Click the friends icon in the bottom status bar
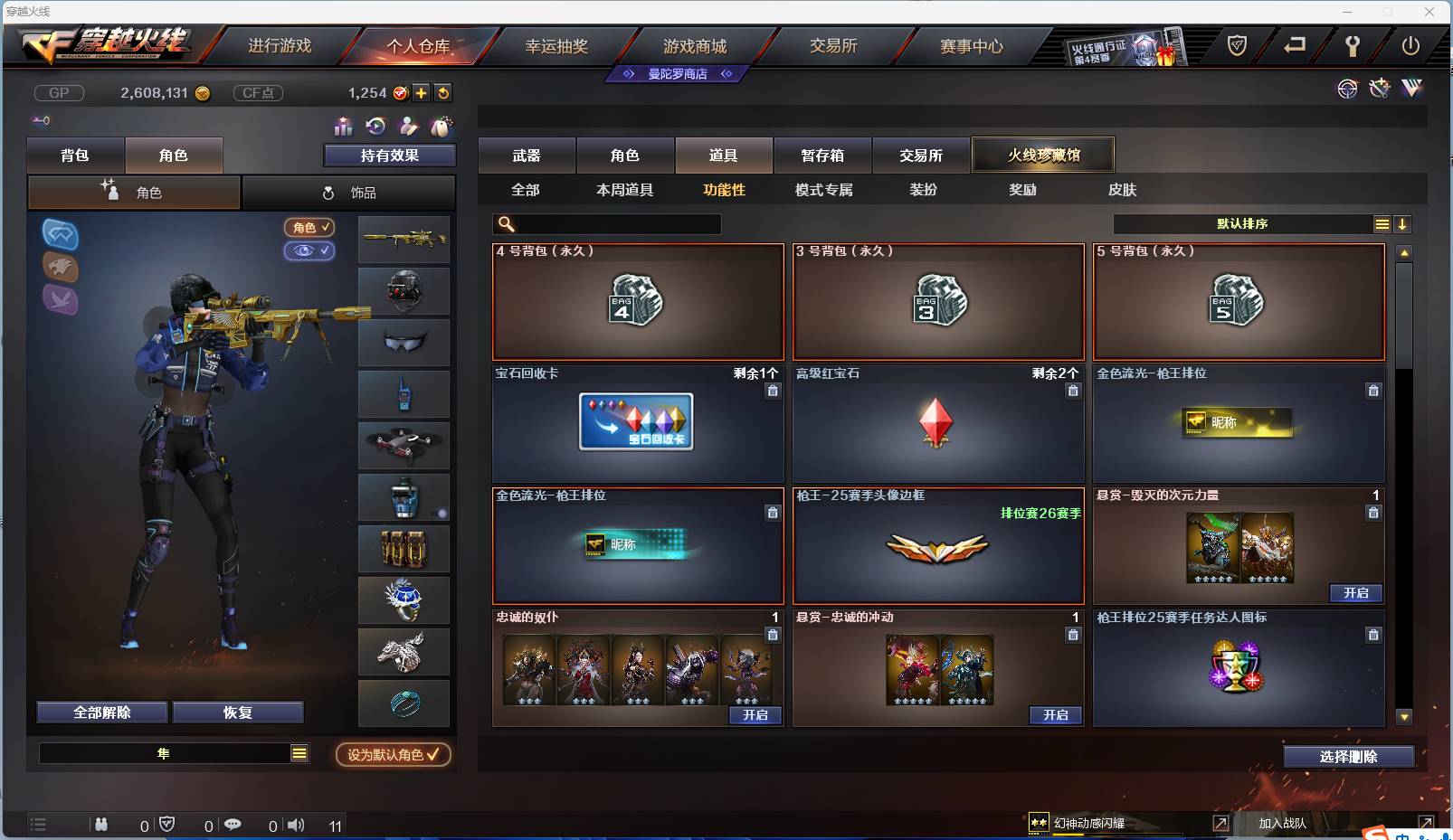 102,825
